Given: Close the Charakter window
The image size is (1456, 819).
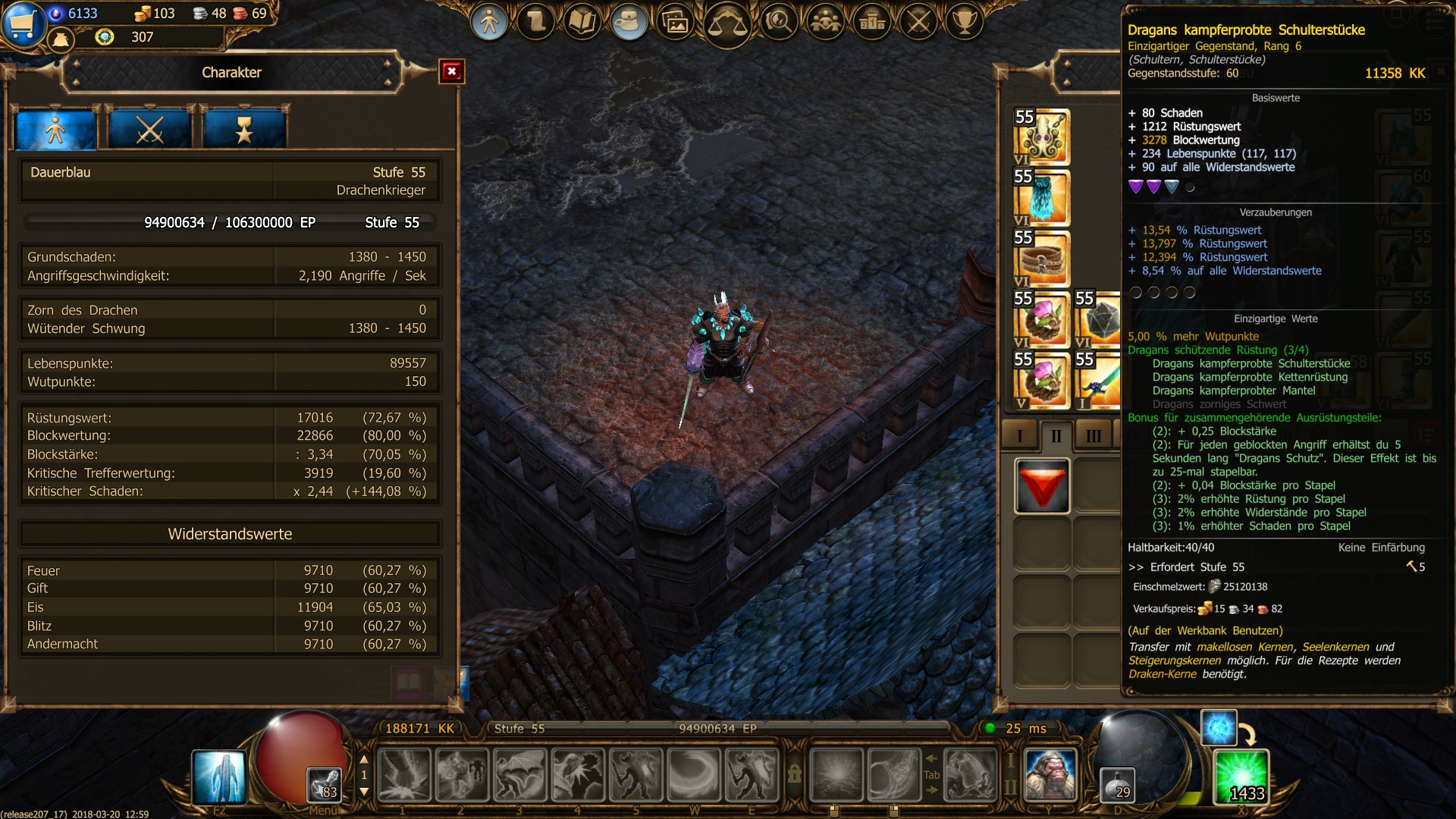Looking at the screenshot, I should coord(452,71).
